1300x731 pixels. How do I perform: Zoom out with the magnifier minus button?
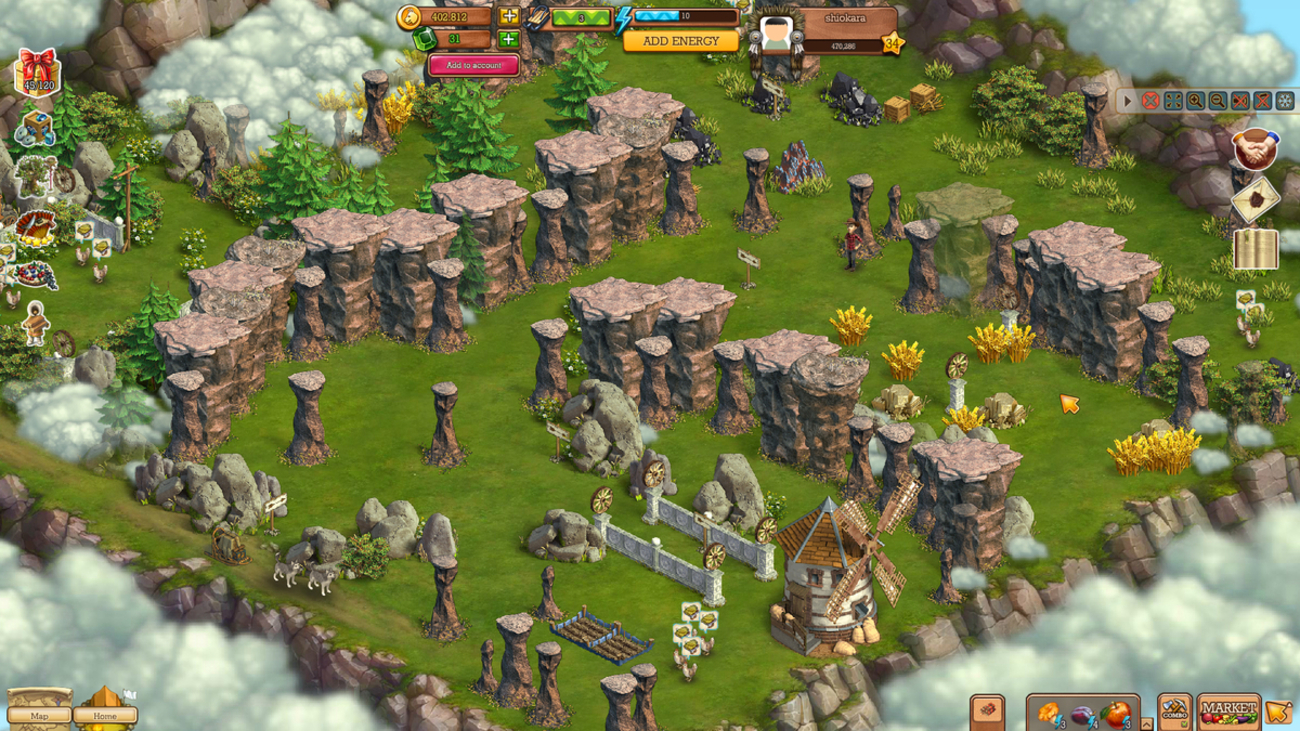[1218, 101]
